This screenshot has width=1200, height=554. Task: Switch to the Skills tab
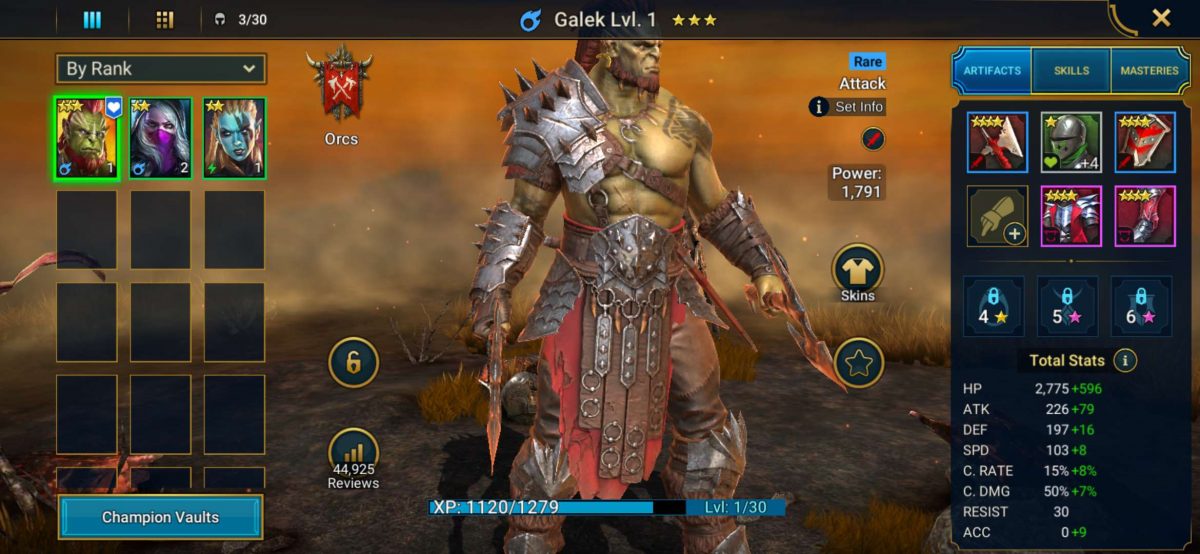1071,71
